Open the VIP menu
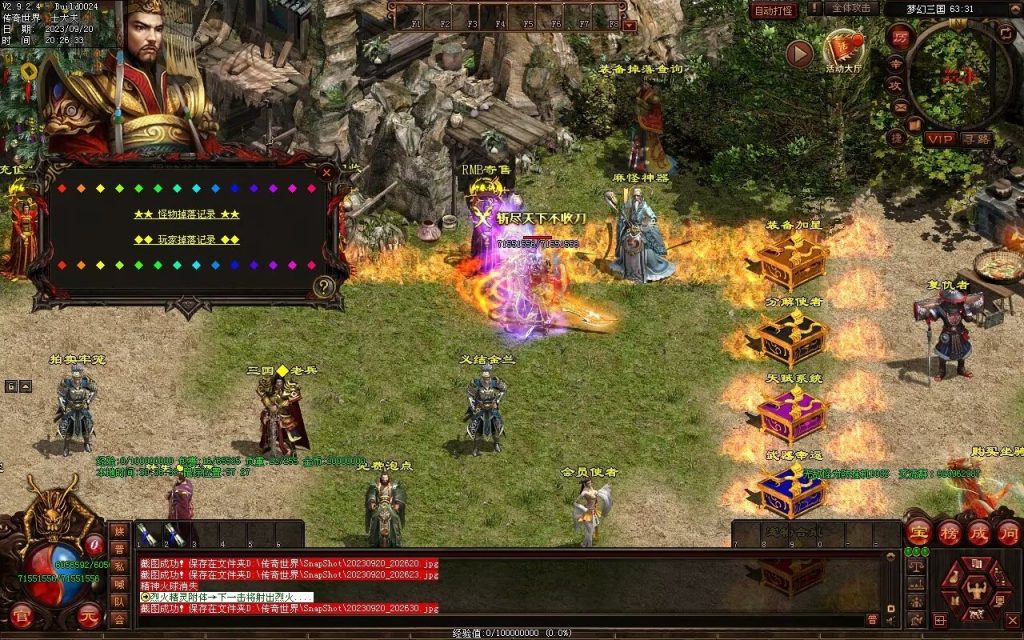 point(939,138)
